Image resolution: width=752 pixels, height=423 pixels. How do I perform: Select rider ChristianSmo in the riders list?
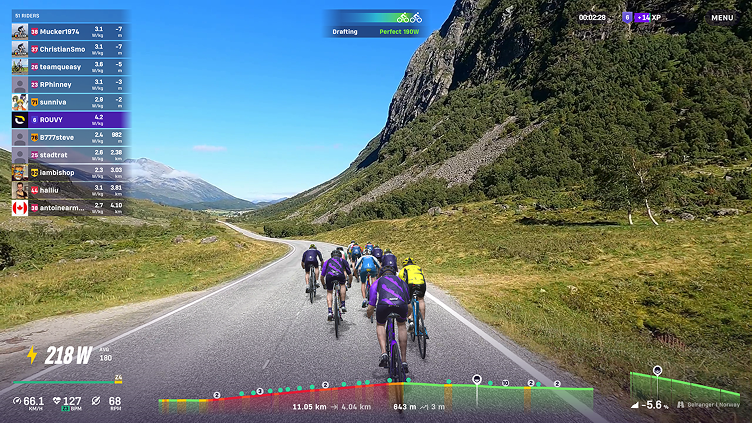[x=69, y=48]
